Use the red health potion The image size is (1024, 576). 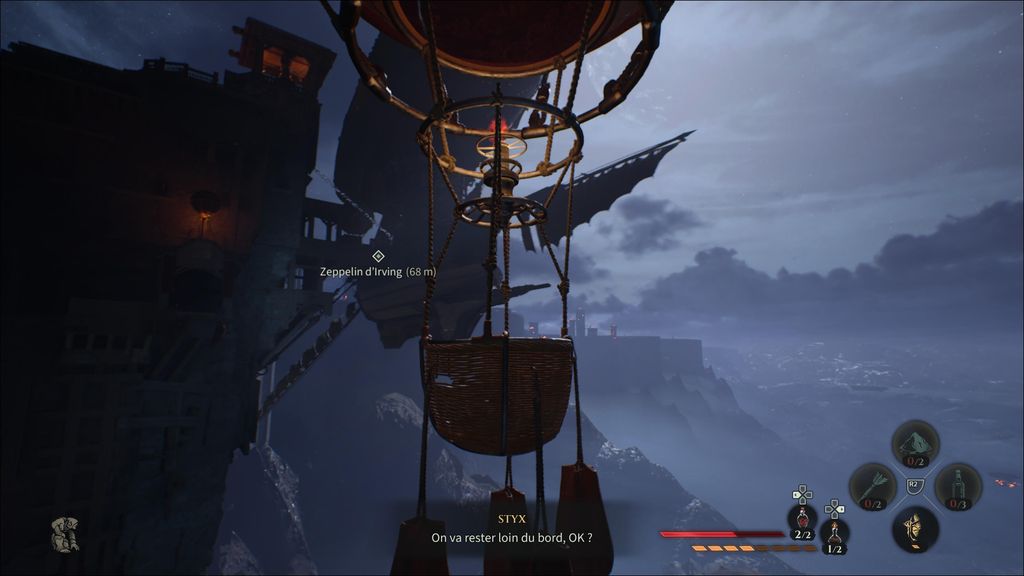(802, 518)
